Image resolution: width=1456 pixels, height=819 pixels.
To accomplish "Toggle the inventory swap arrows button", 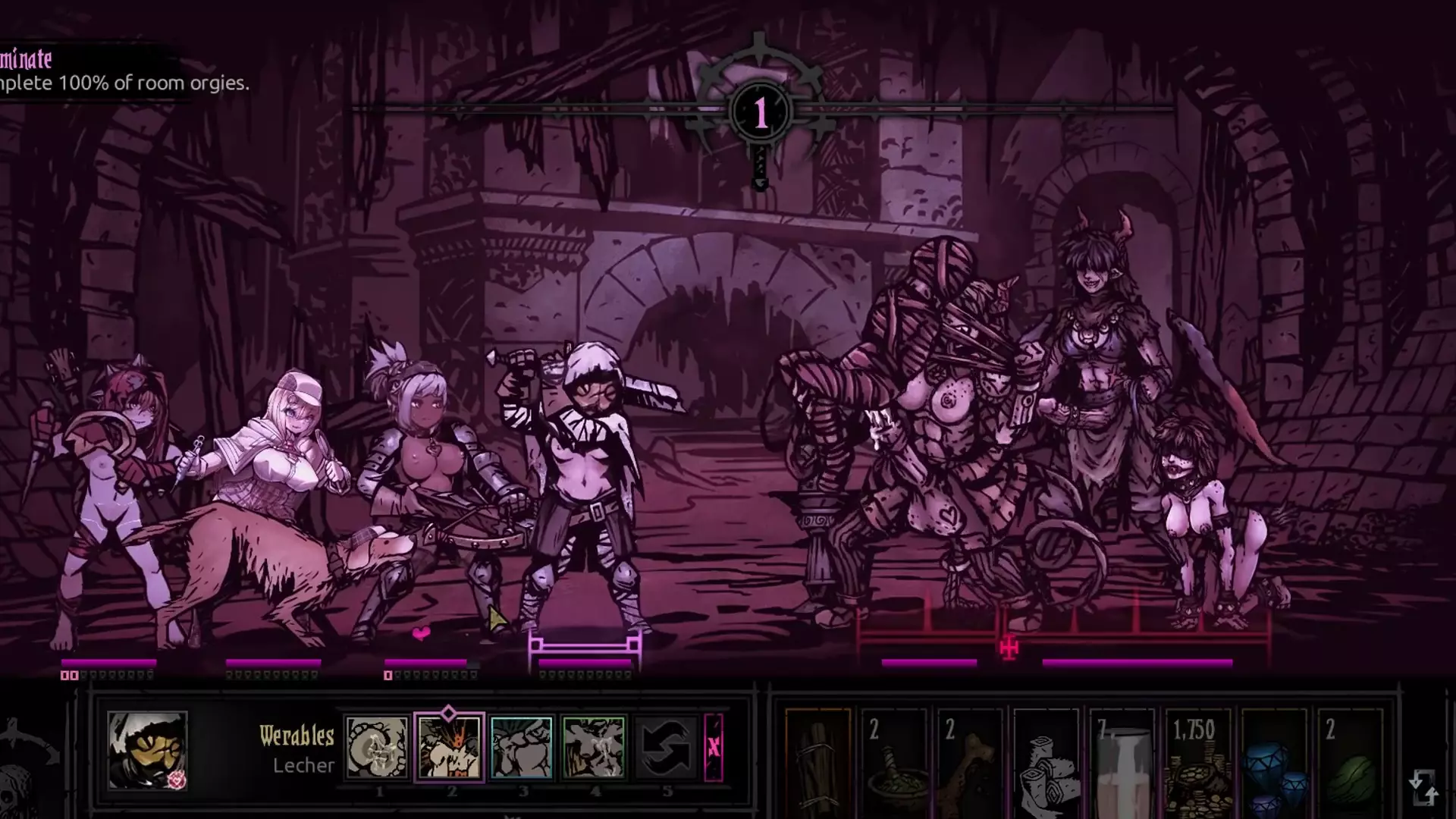I will coord(1423,786).
